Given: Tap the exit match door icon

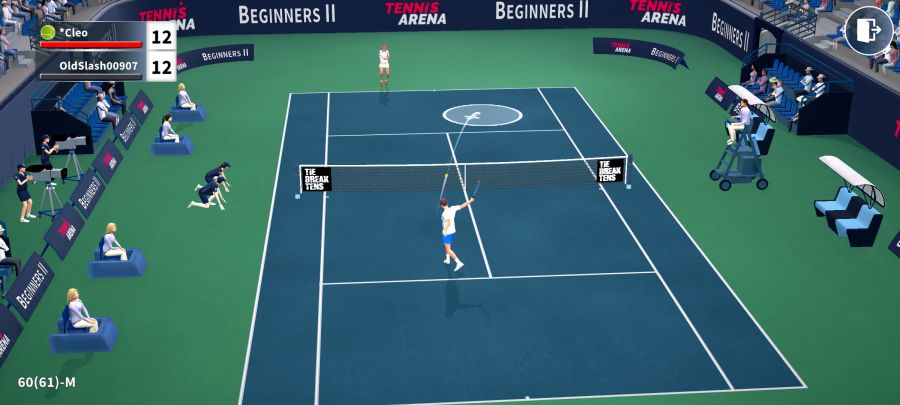Looking at the screenshot, I should pos(868,30).
